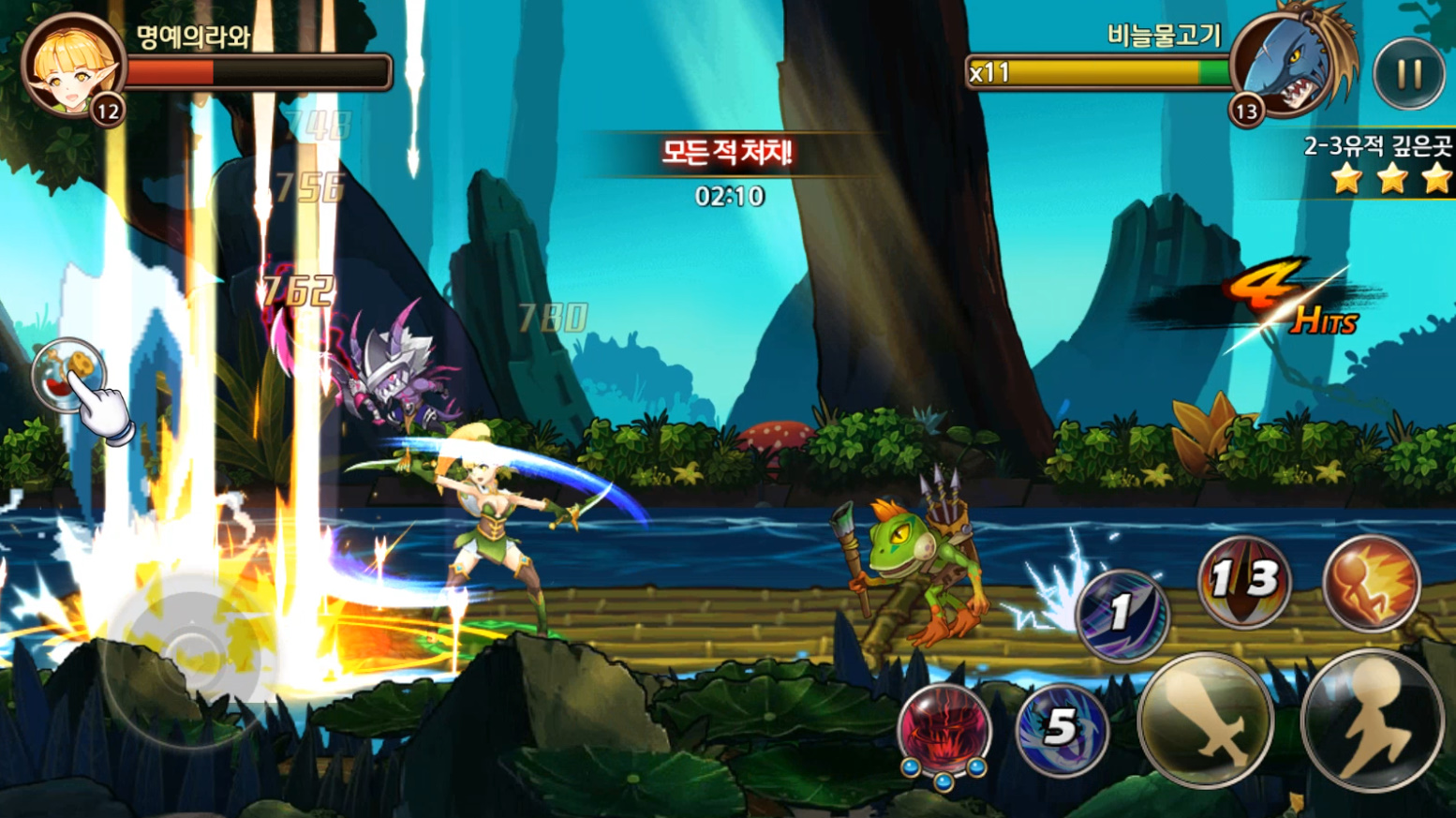The image size is (1456, 818).
Task: Trigger the blue swirl skill with cooldown 5
Action: 1062,729
